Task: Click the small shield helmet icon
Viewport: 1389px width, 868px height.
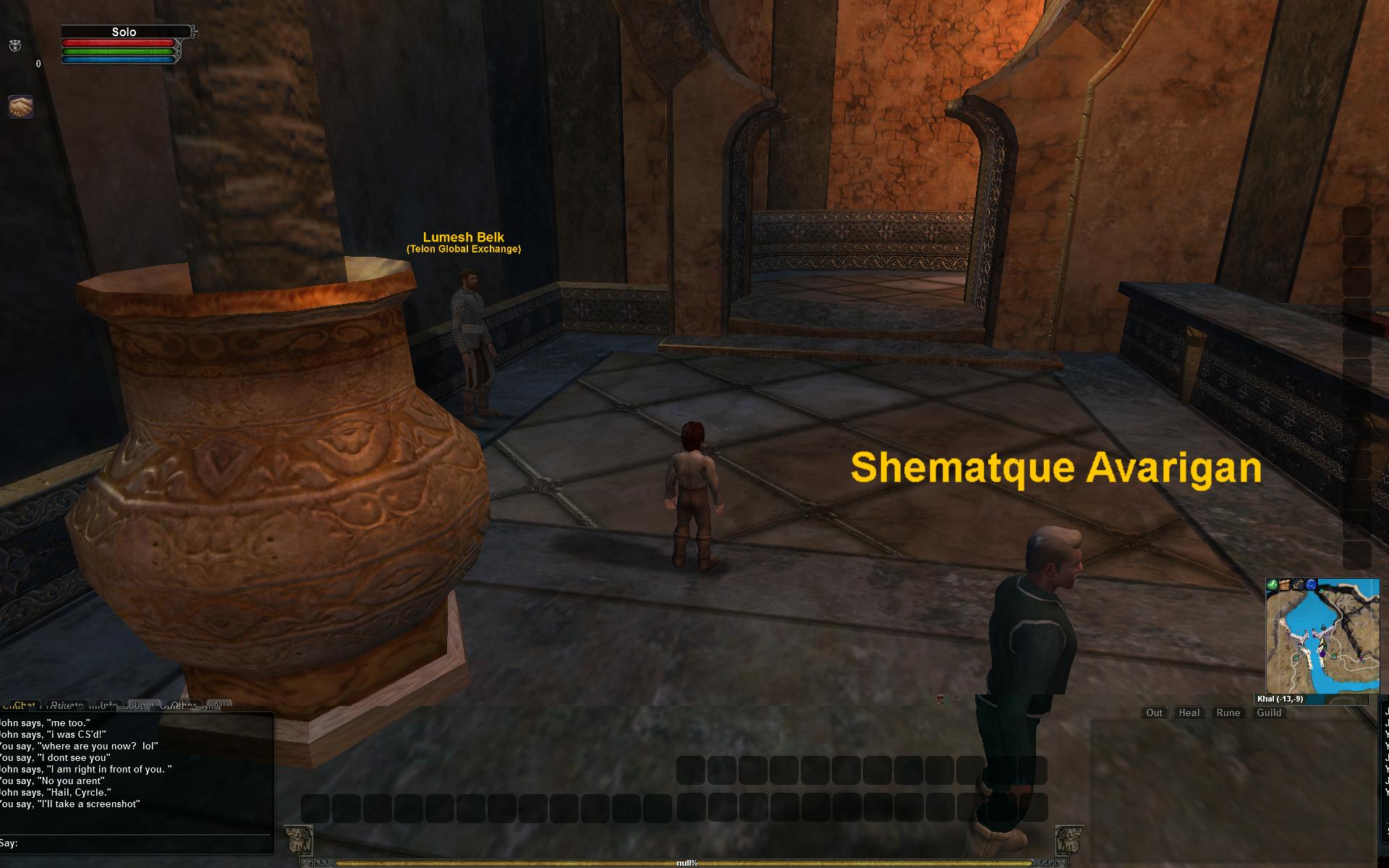Action: 14,46
